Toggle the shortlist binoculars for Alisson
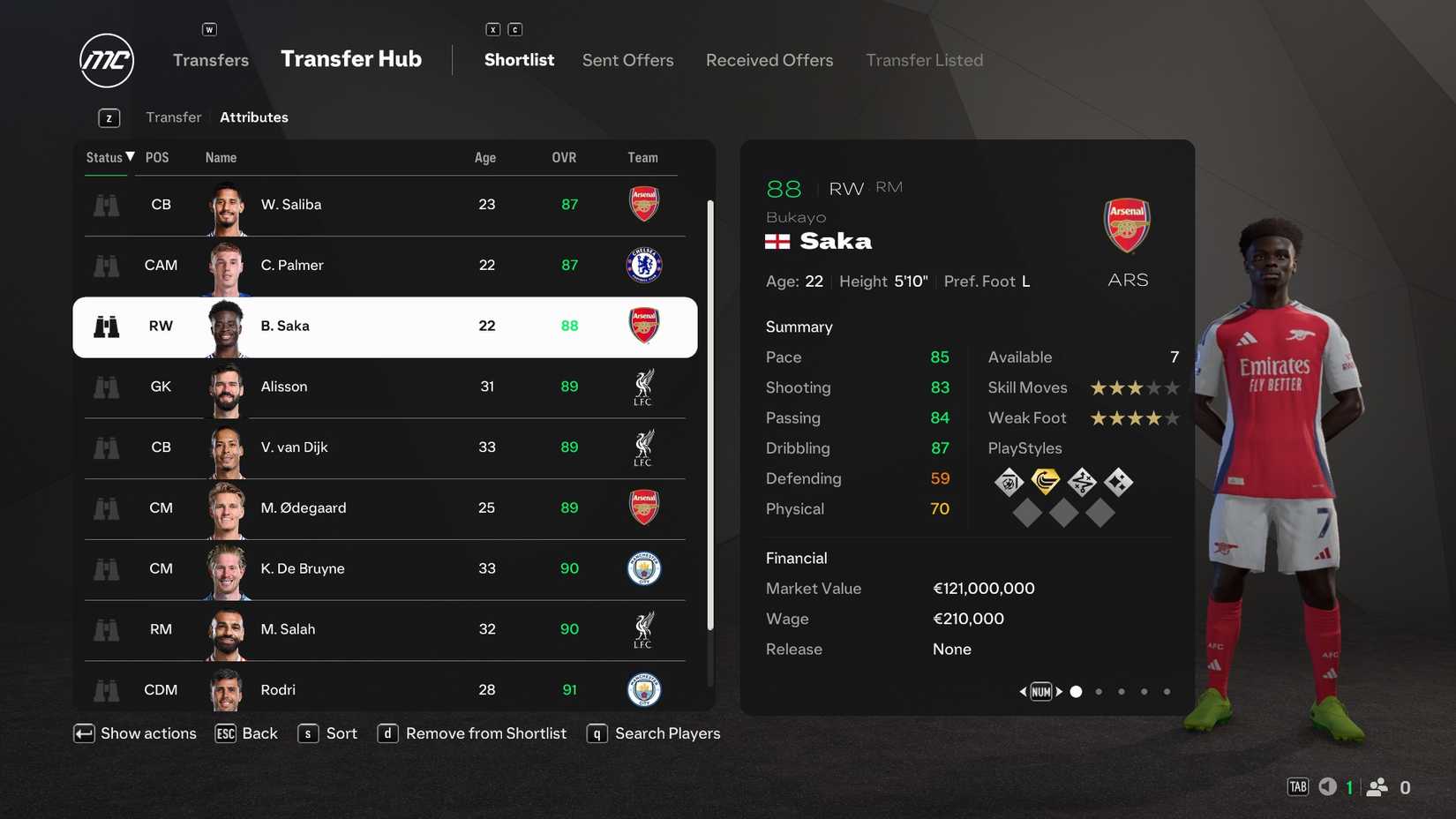Image resolution: width=1456 pixels, height=819 pixels. 106,387
